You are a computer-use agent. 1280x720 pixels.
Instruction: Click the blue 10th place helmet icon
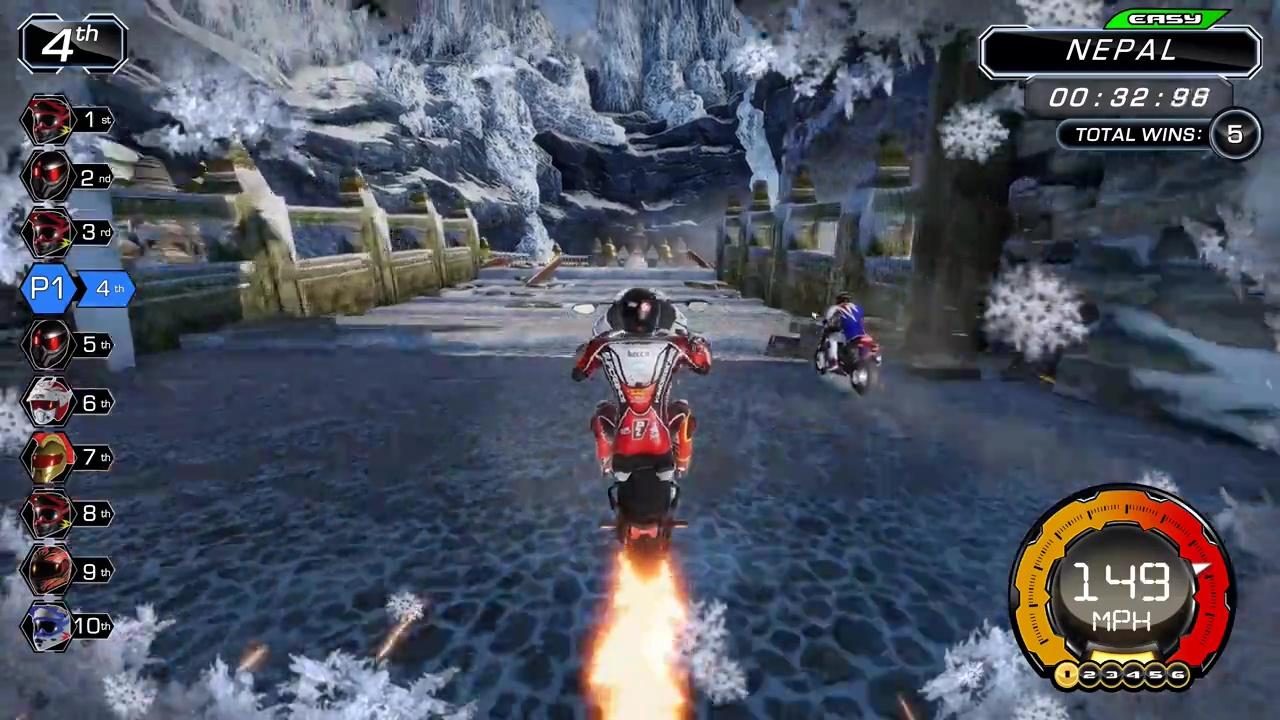tap(47, 625)
